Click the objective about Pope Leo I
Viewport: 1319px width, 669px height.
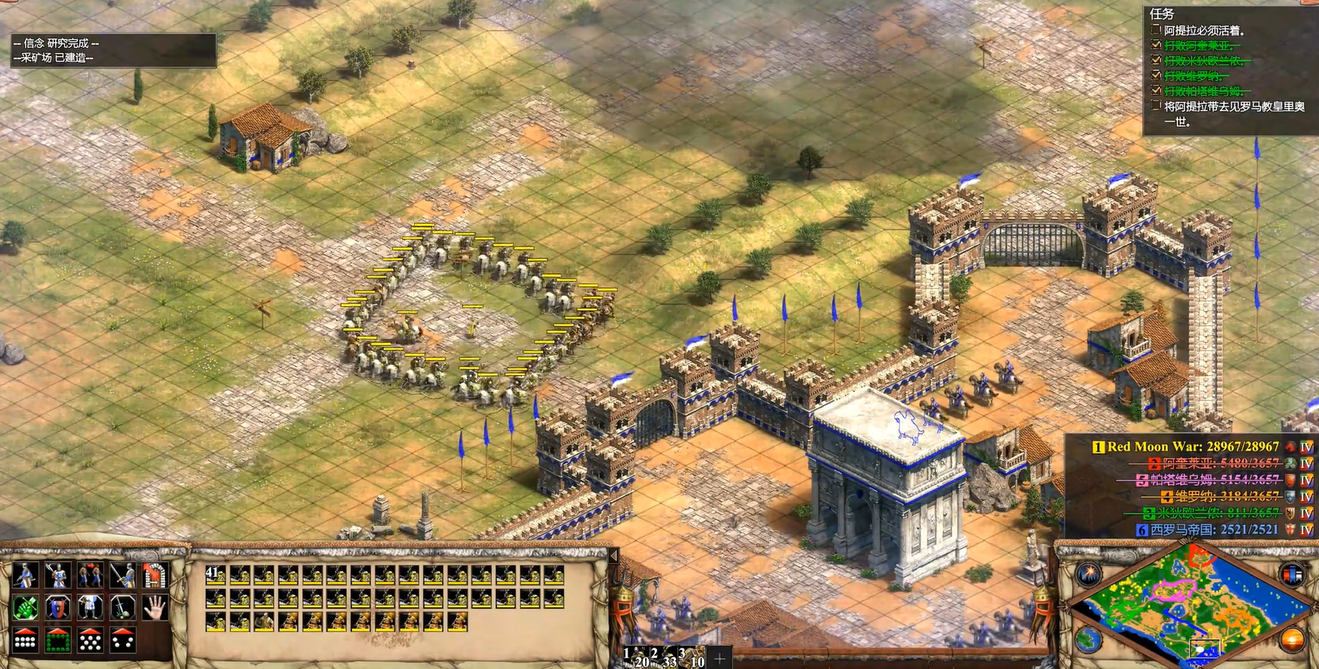(1230, 113)
